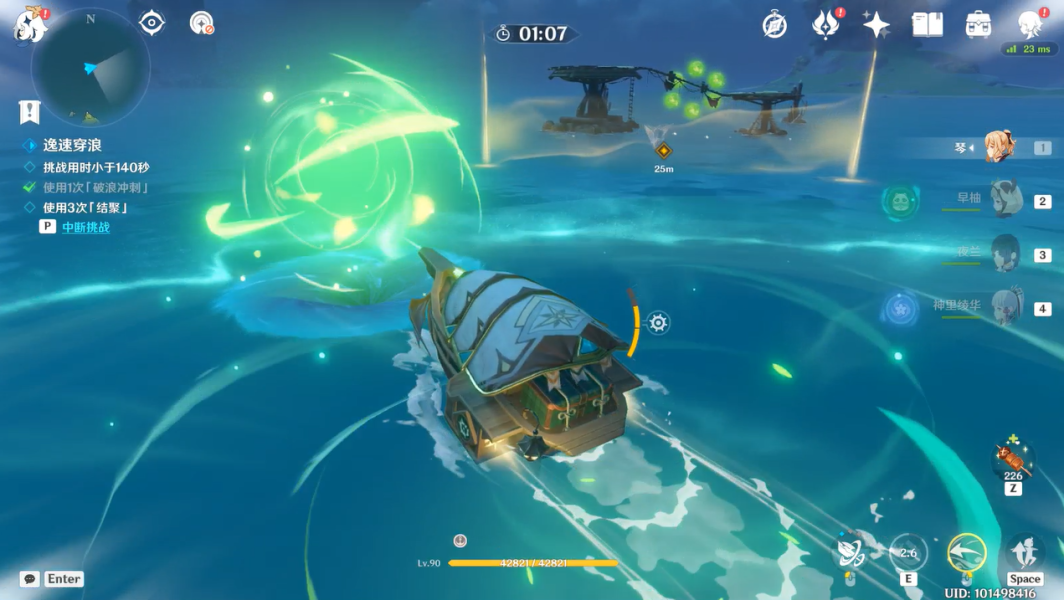
Task: Open the backpack inventory
Action: (x=978, y=25)
